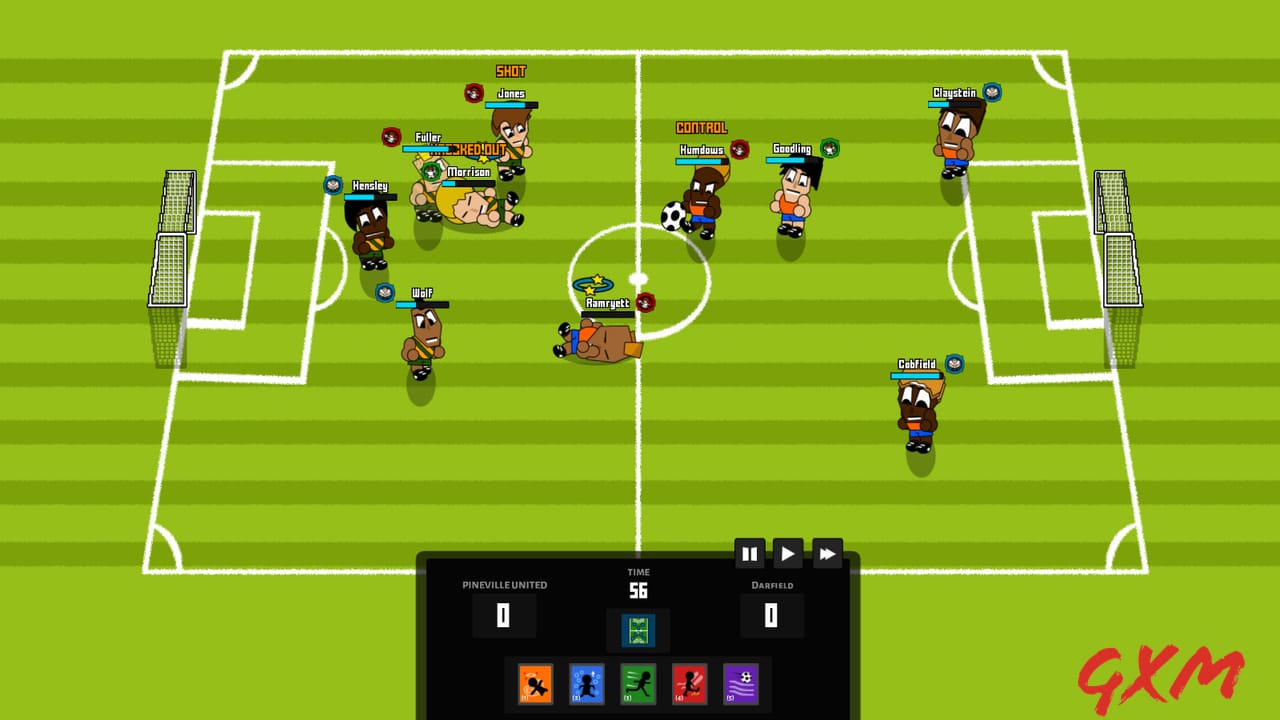This screenshot has width=1280, height=720.
Task: Click the green crest badge beside Goodling
Action: (x=828, y=146)
